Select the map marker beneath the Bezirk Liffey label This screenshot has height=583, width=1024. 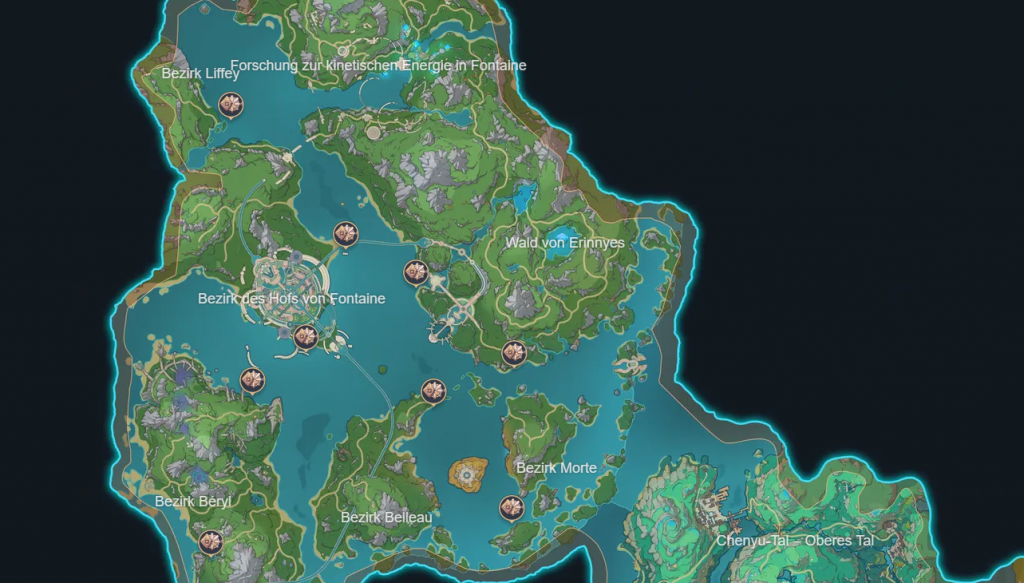point(232,103)
